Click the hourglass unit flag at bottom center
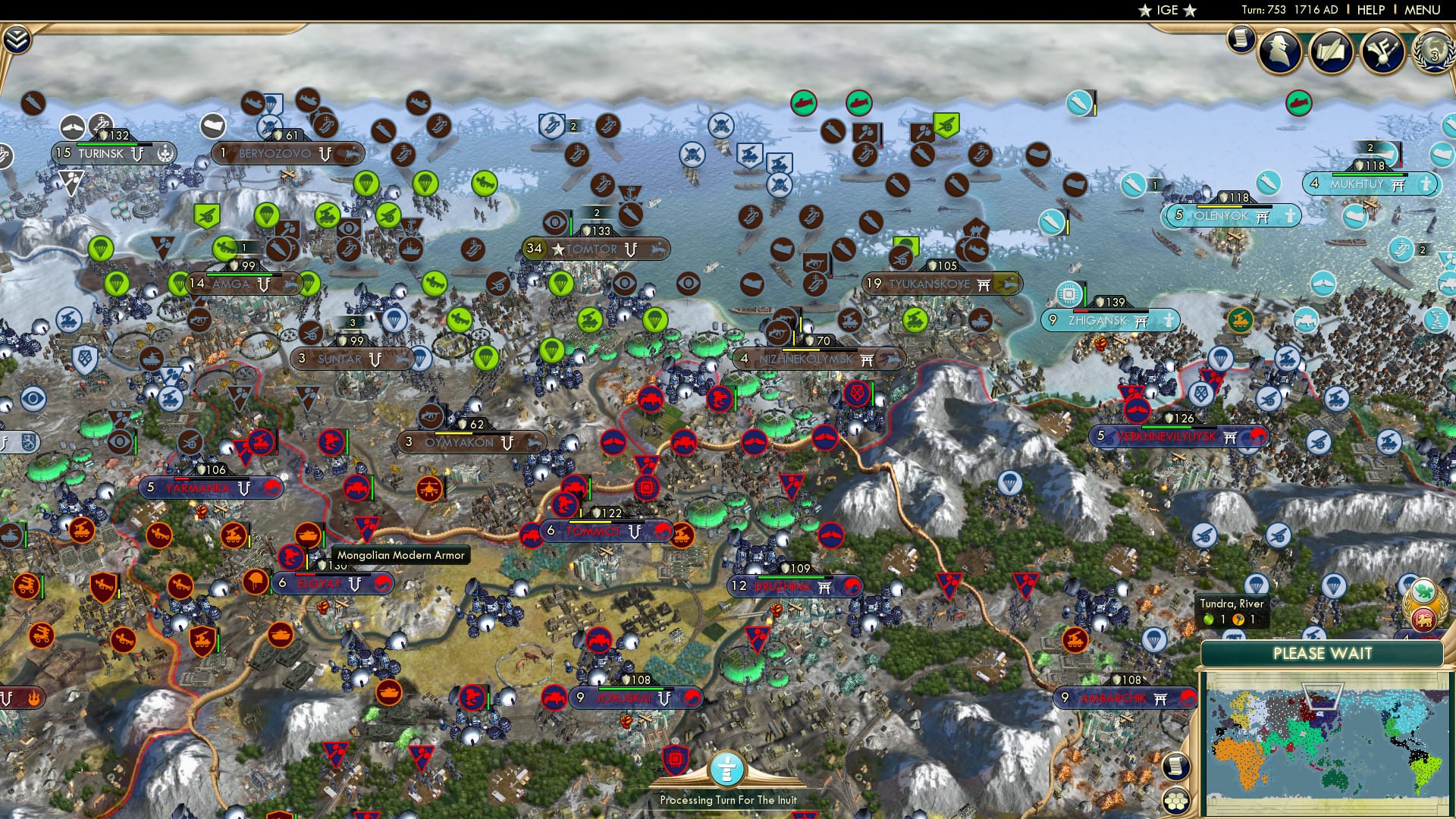This screenshot has width=1456, height=819. tap(727, 768)
